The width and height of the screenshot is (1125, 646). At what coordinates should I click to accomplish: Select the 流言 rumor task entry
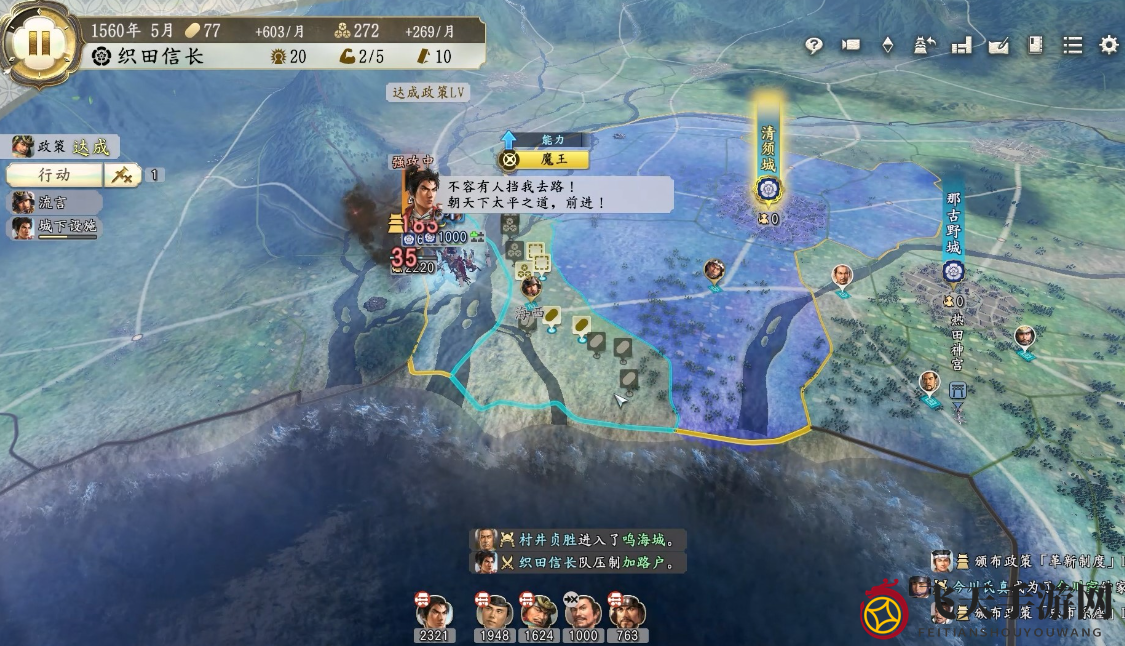55,202
